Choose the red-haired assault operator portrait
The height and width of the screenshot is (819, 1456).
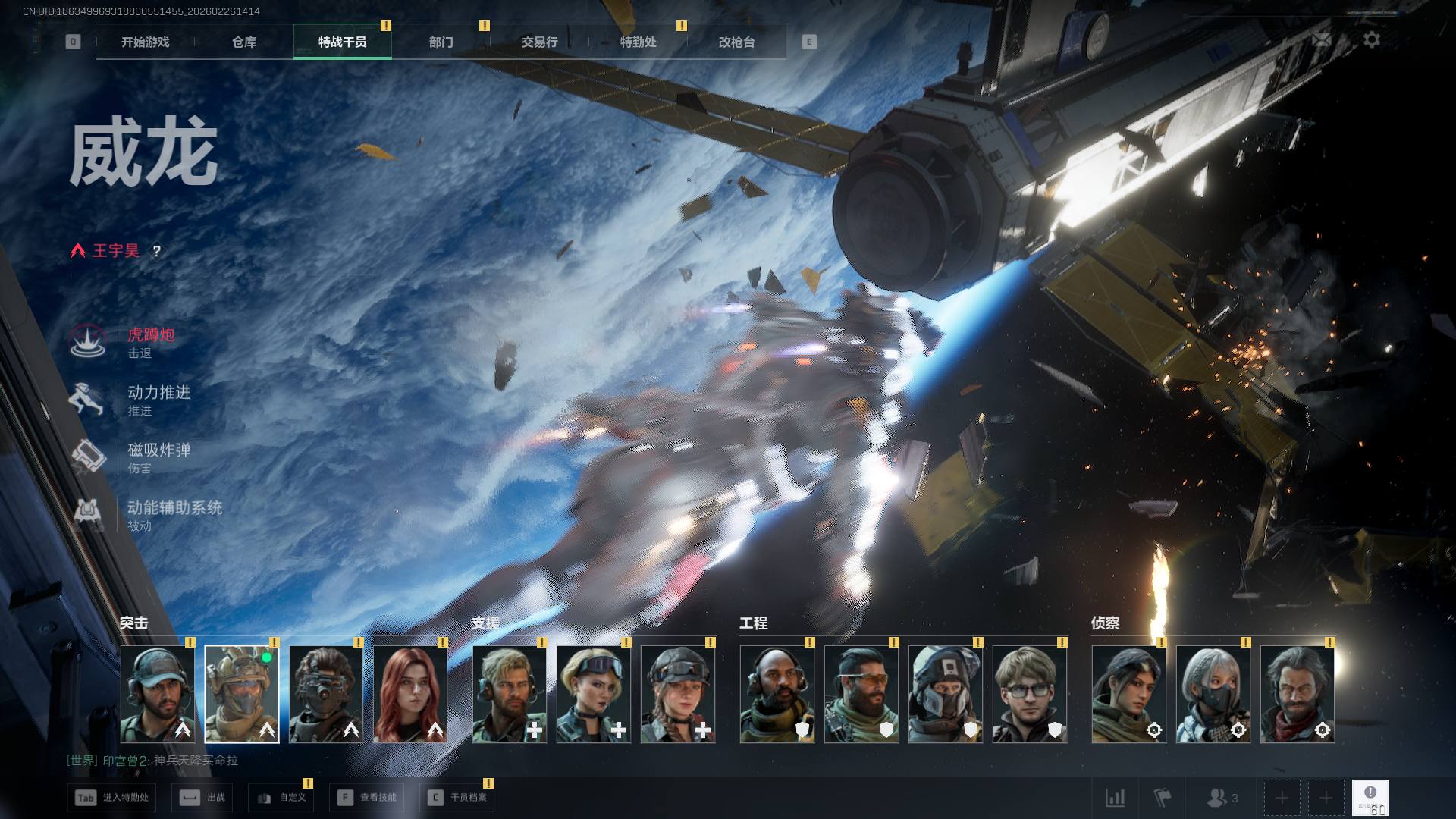[x=410, y=694]
